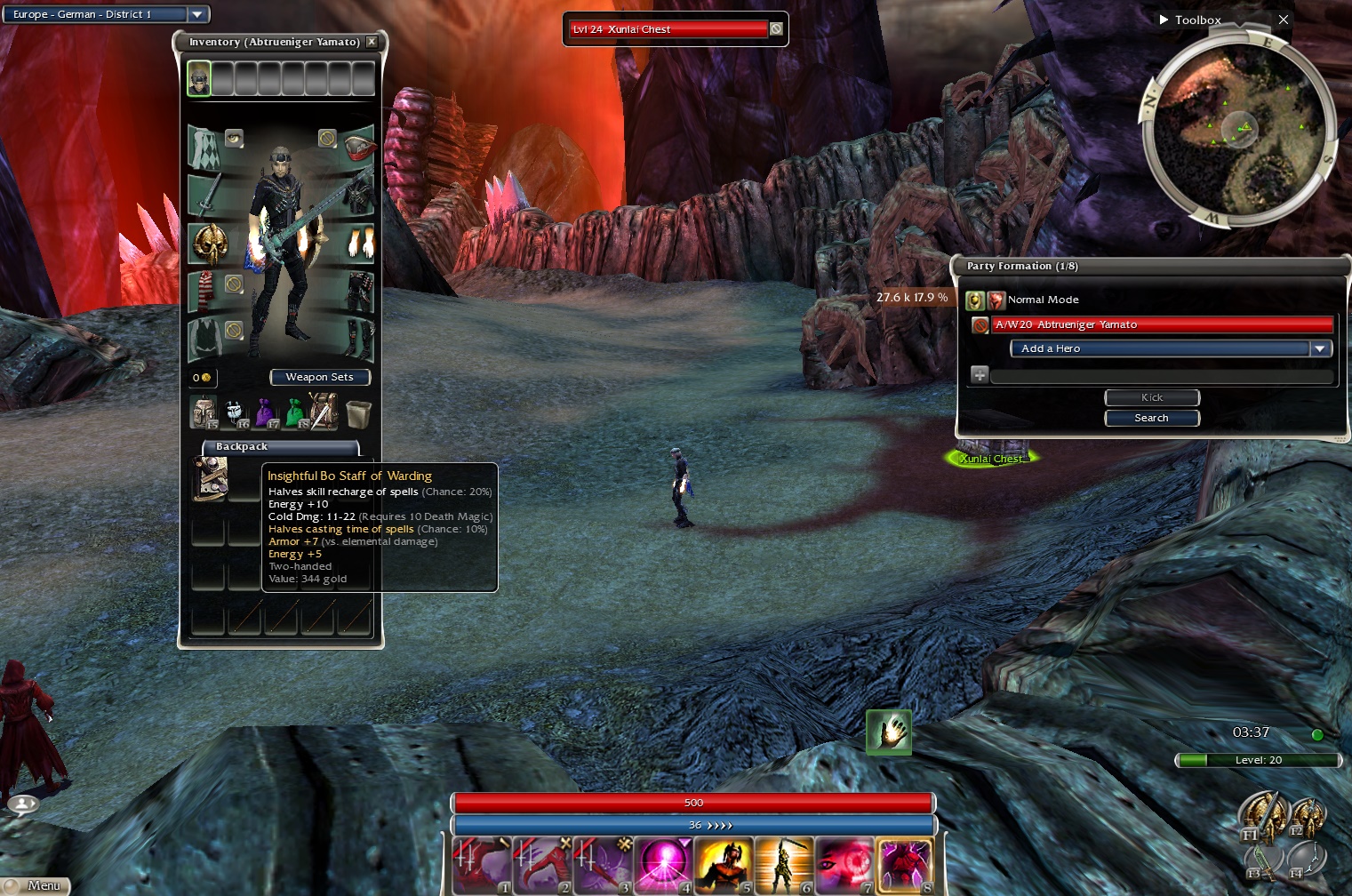Use the red eye skill in slot 7
Image resolution: width=1352 pixels, height=896 pixels.
pos(844,865)
